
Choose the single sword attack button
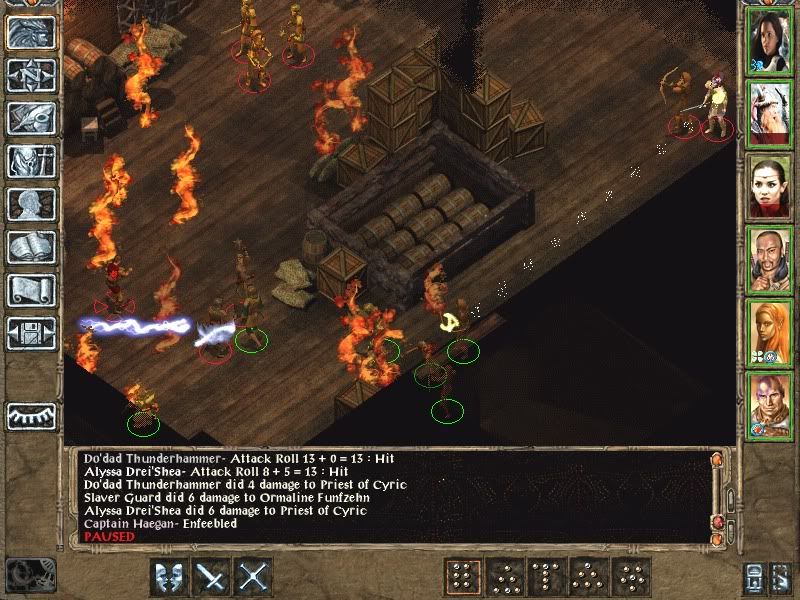click(x=213, y=577)
